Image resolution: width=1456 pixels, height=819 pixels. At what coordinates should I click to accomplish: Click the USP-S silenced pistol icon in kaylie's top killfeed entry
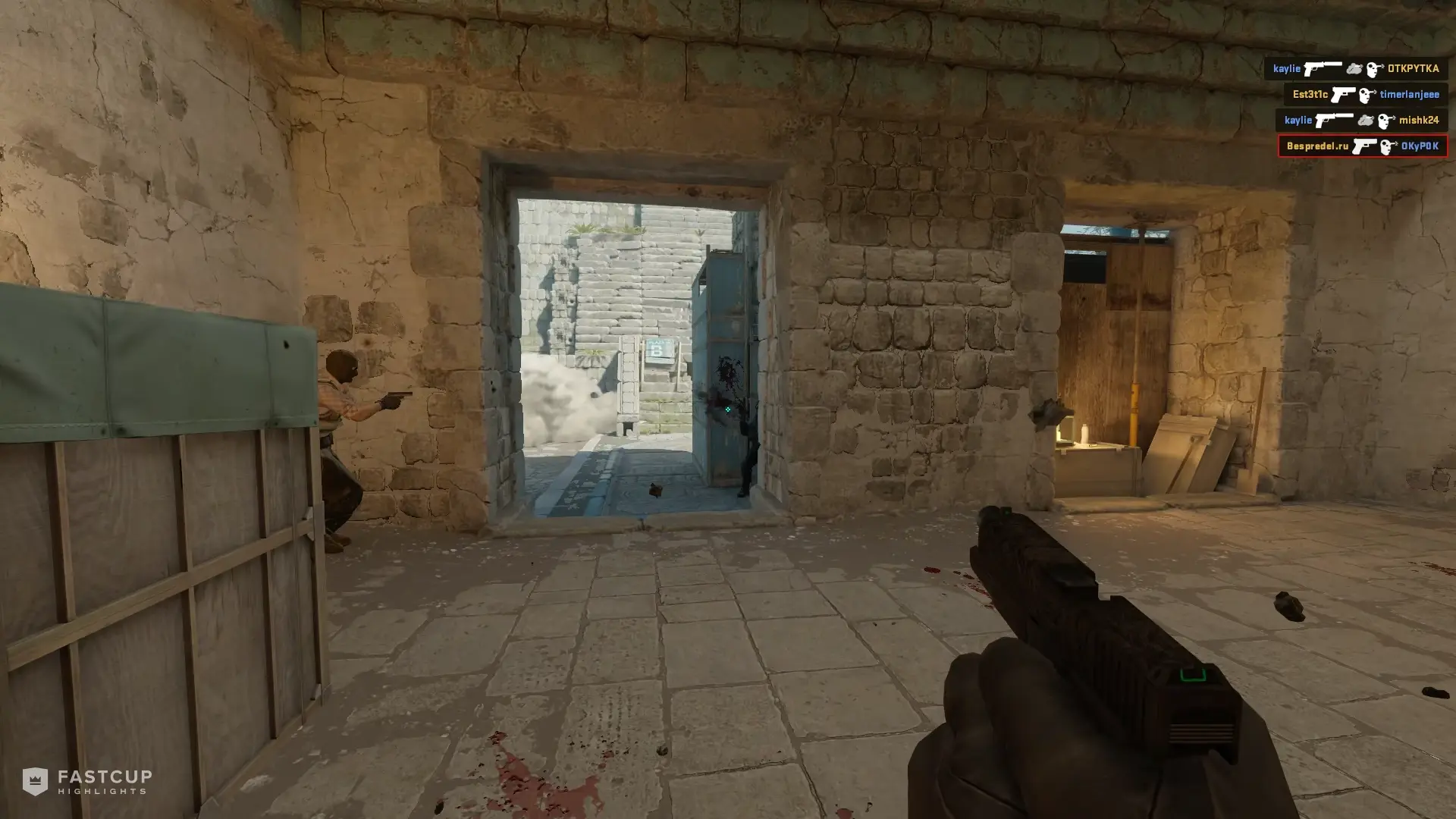tap(1323, 68)
